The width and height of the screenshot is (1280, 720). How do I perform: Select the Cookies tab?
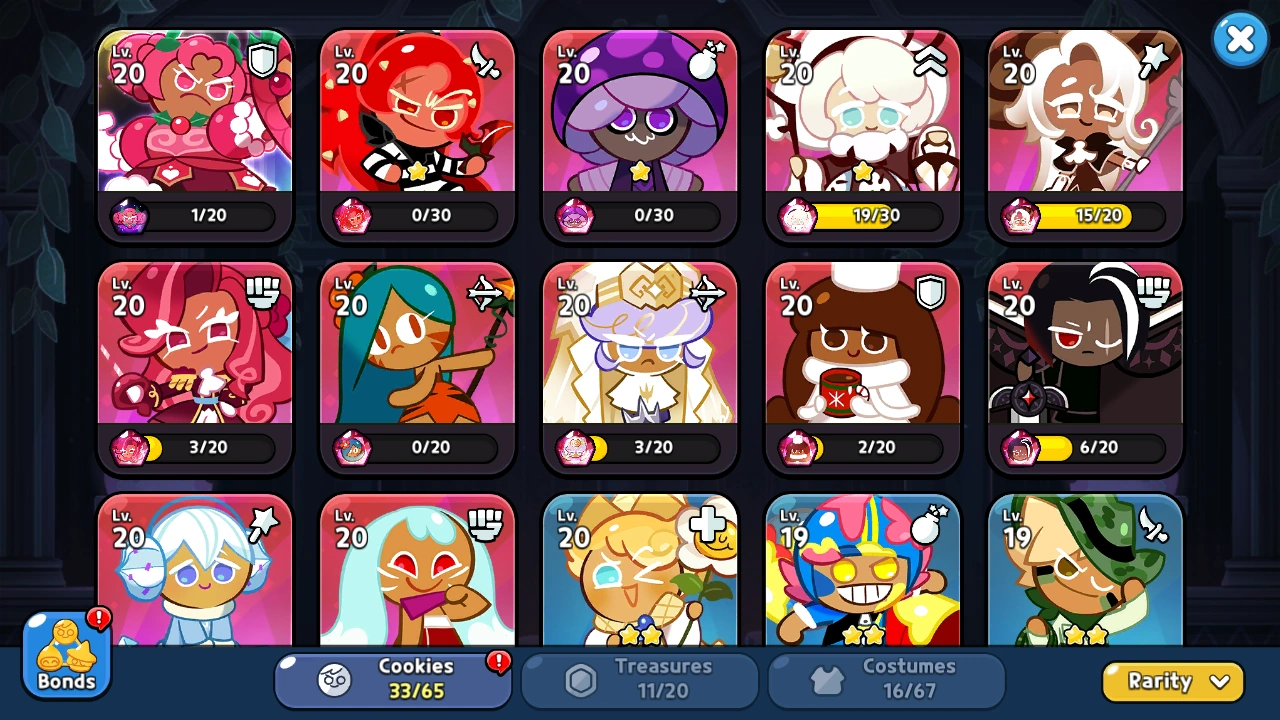point(393,681)
